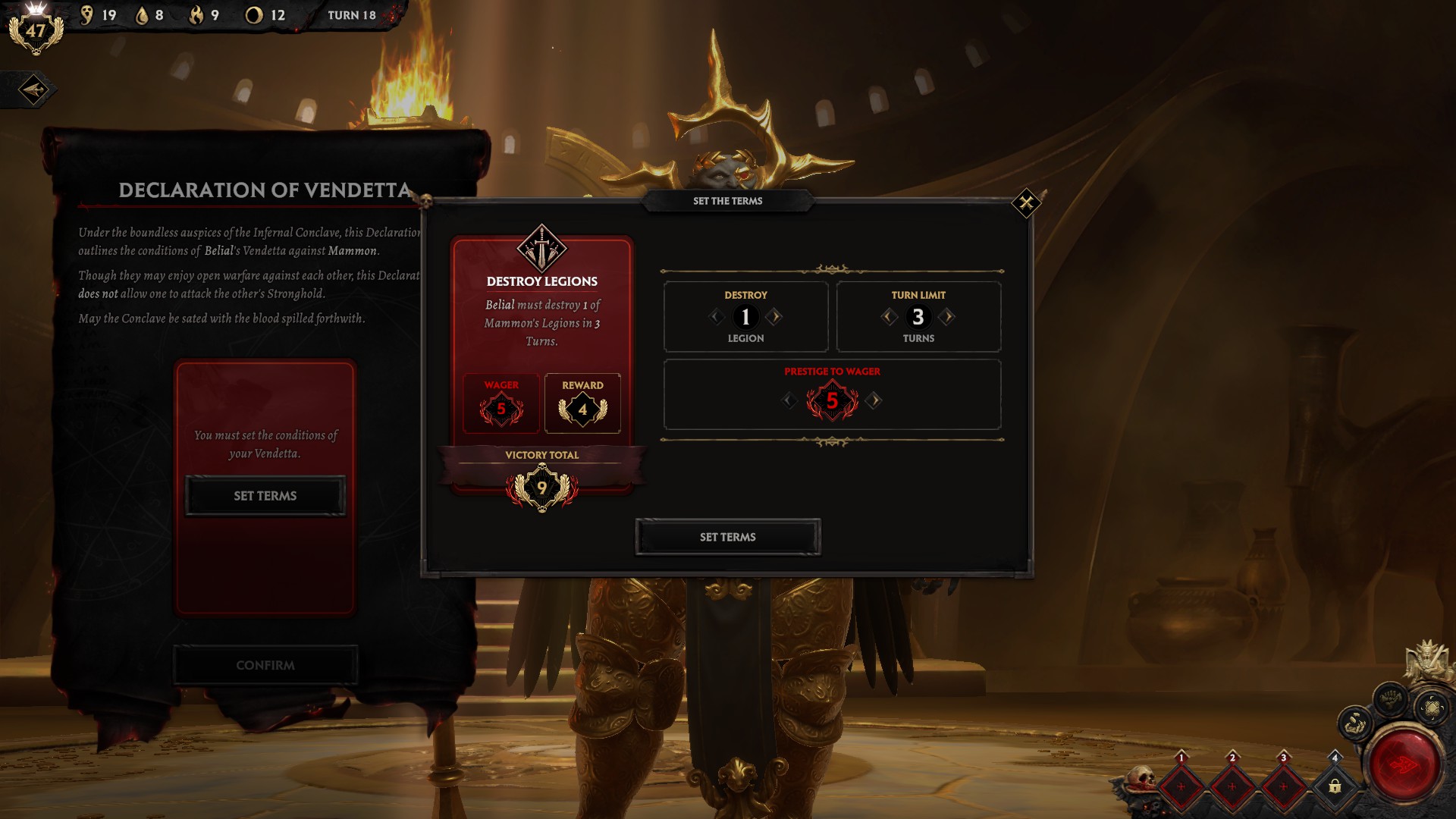Close the Set the Terms dialog
The width and height of the screenshot is (1456, 819).
1026,203
